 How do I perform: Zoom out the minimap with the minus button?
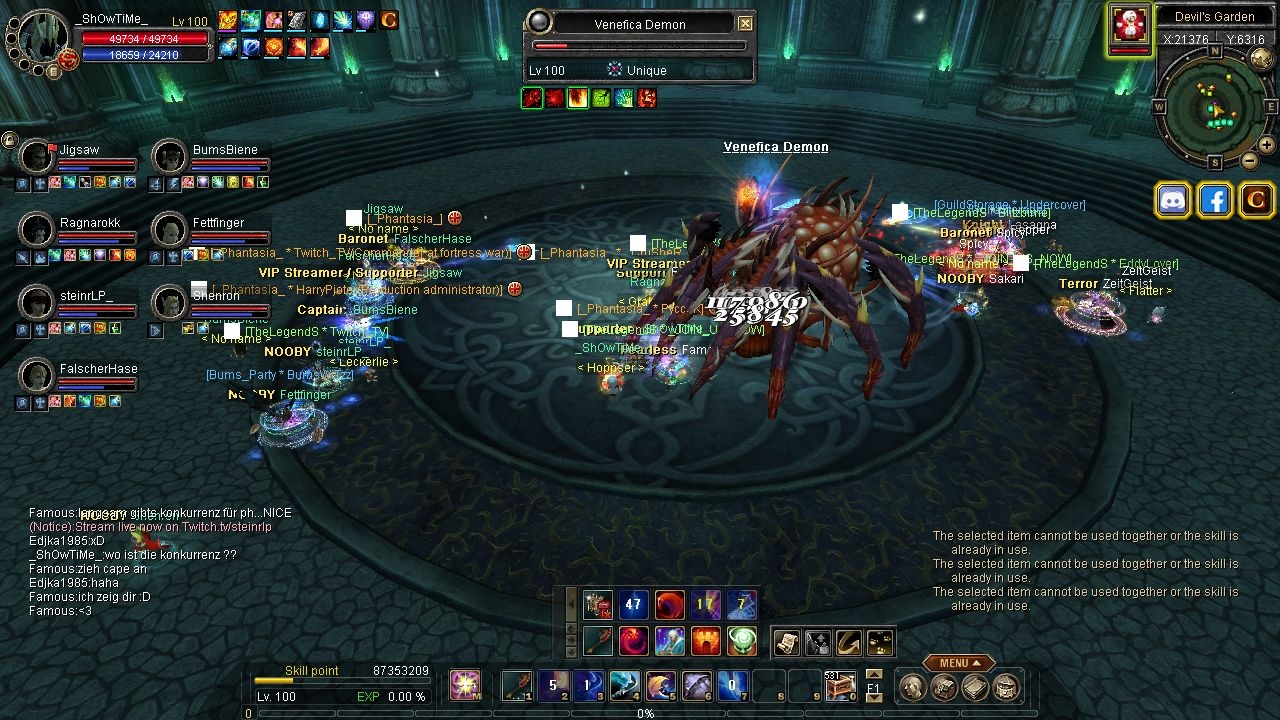[1250, 160]
